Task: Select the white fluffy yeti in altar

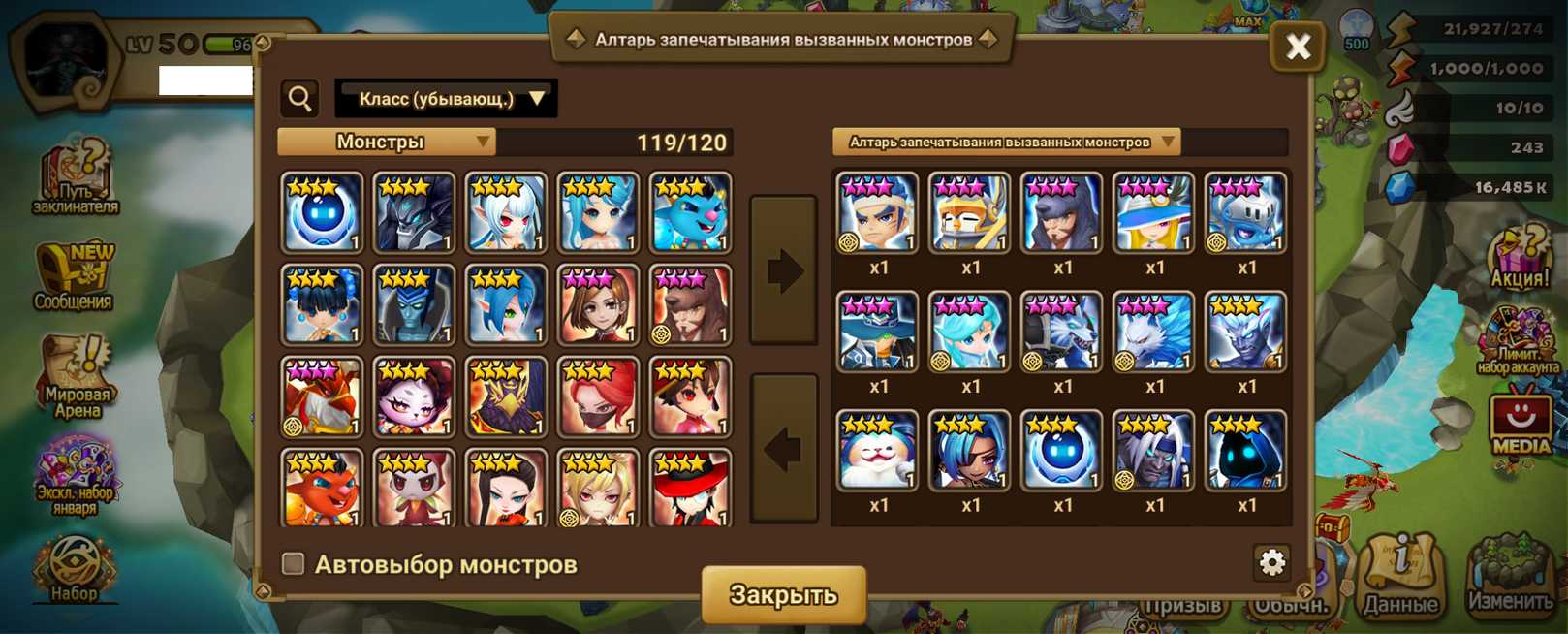Action: tap(877, 450)
